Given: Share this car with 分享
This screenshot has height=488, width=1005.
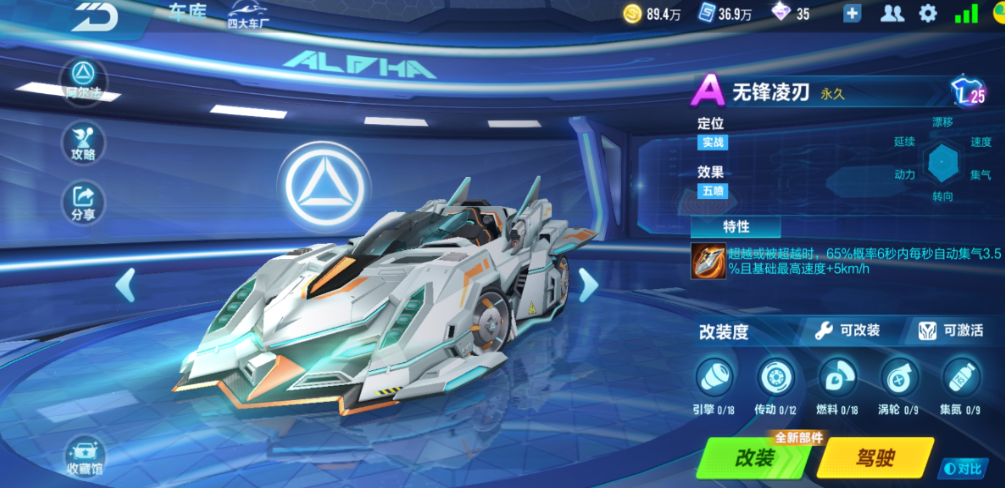Looking at the screenshot, I should point(84,199).
